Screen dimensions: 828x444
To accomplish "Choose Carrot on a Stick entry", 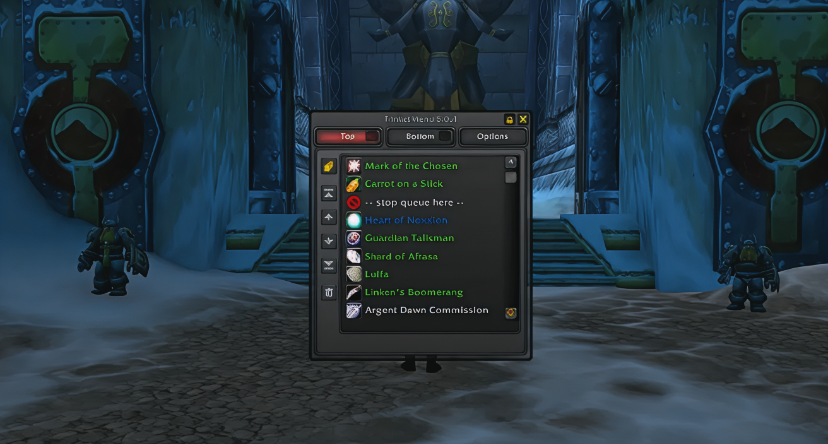I will tap(403, 184).
